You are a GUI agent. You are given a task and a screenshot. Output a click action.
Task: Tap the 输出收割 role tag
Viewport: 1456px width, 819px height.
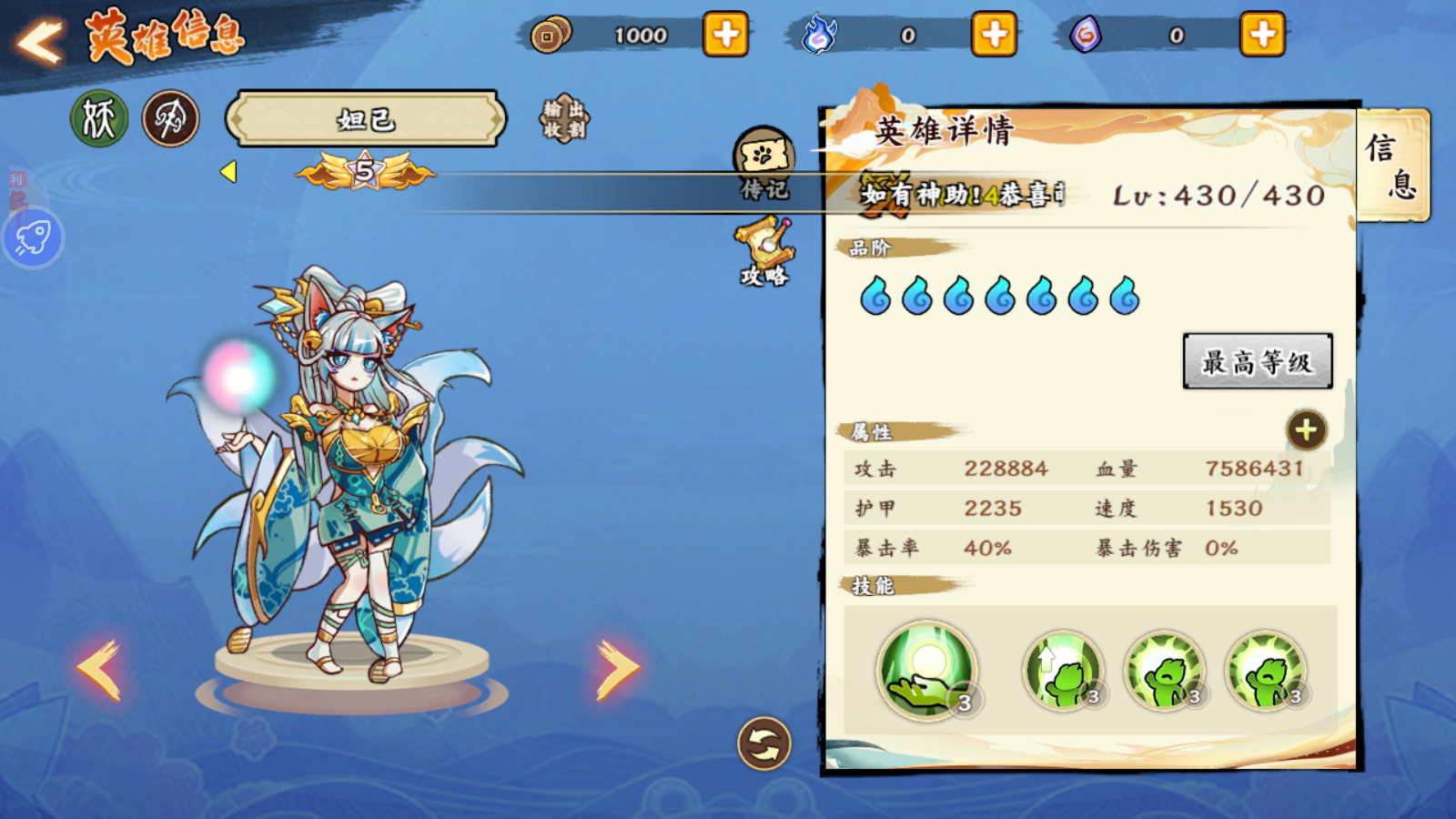[x=564, y=119]
